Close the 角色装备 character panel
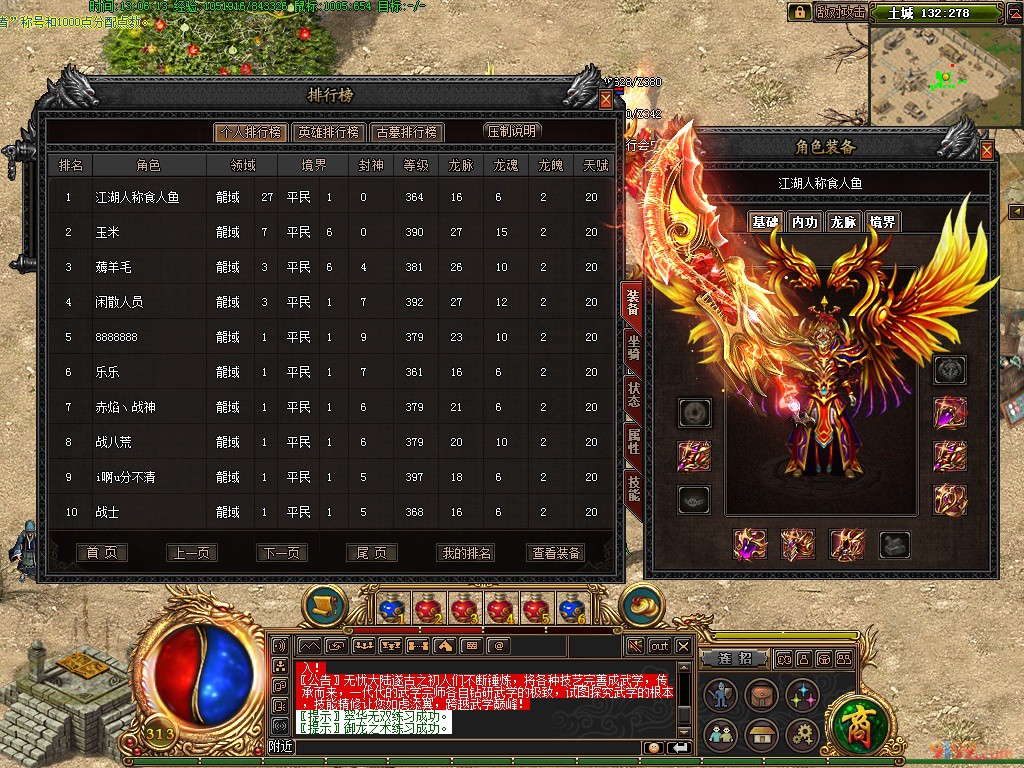 (x=986, y=151)
